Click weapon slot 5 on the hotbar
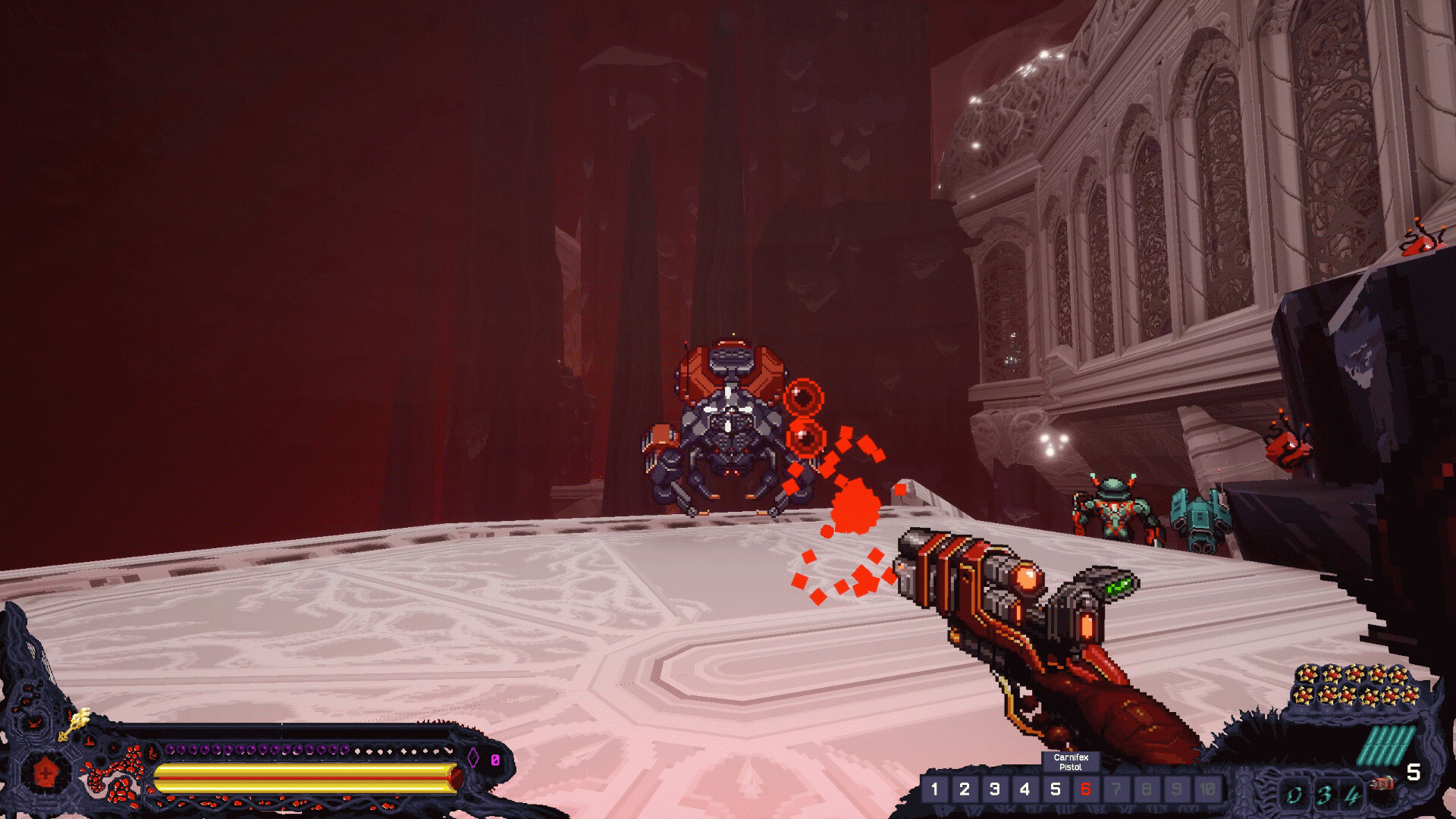1456x819 pixels. tap(1056, 789)
